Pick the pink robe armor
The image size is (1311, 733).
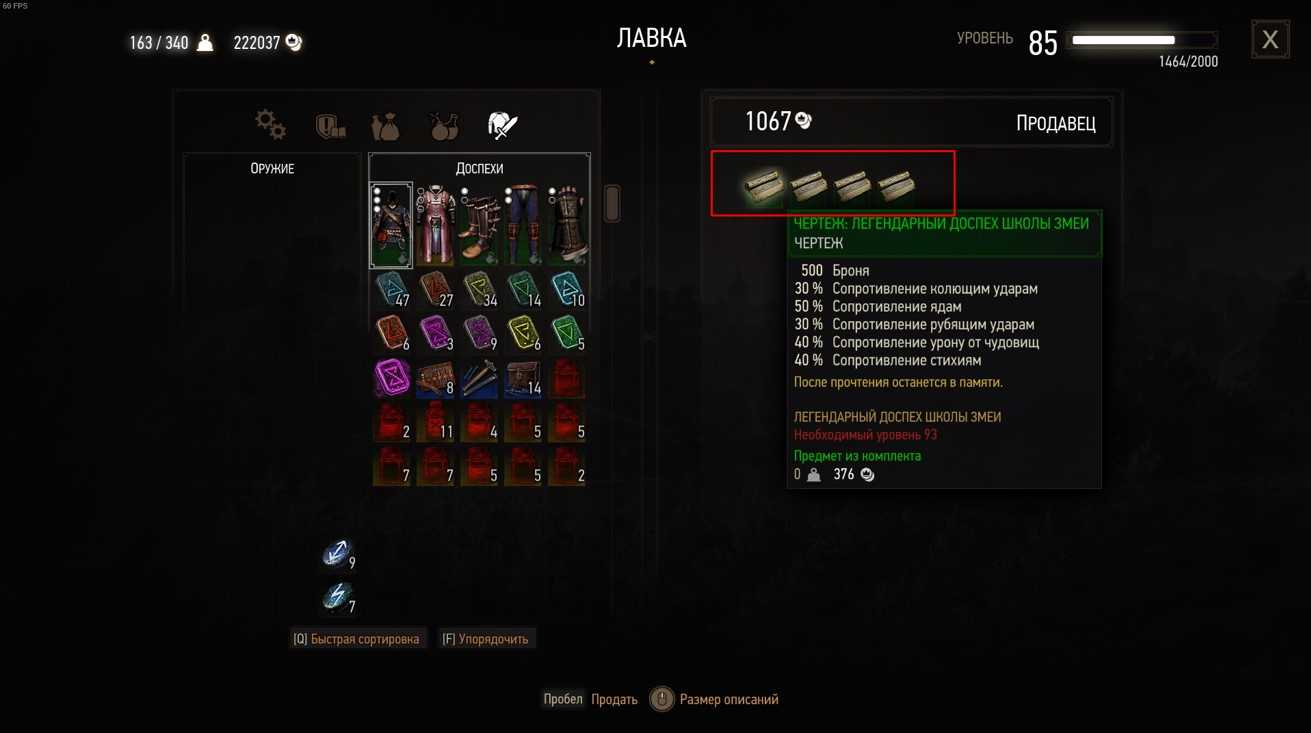click(x=435, y=225)
